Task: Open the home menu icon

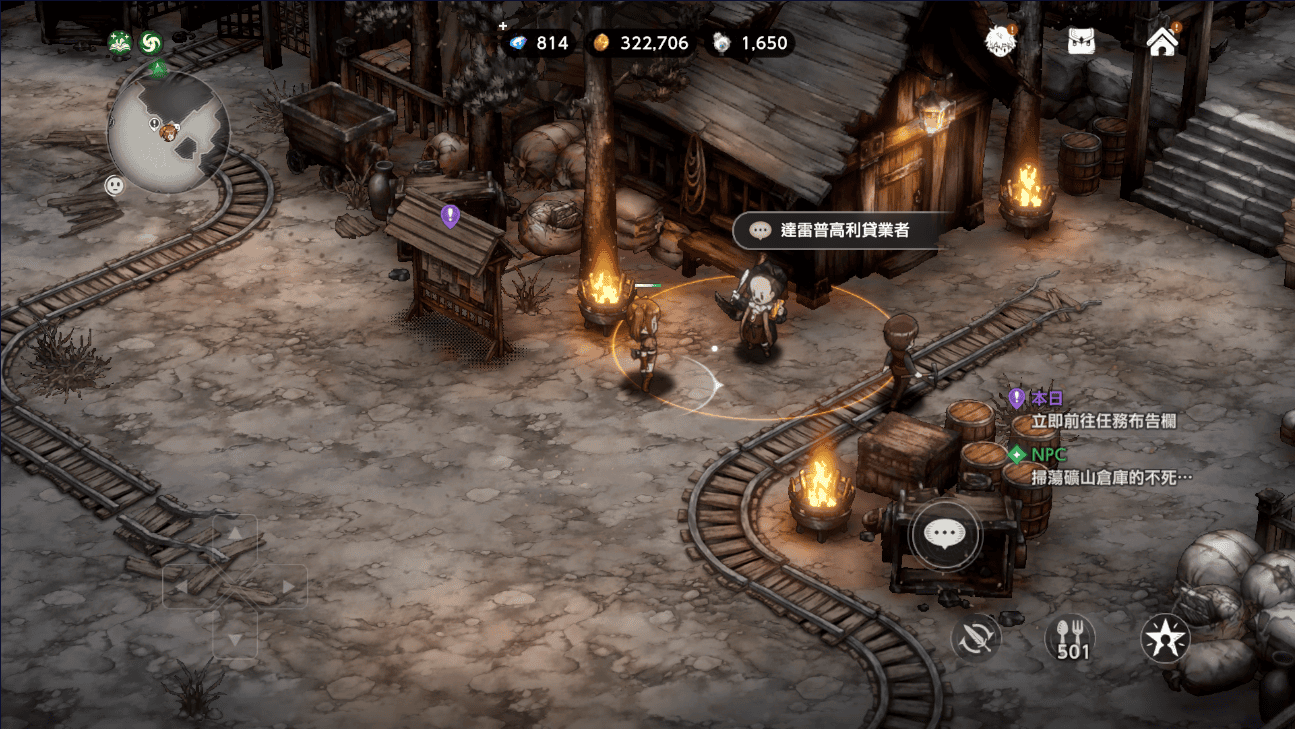Action: click(x=1161, y=42)
